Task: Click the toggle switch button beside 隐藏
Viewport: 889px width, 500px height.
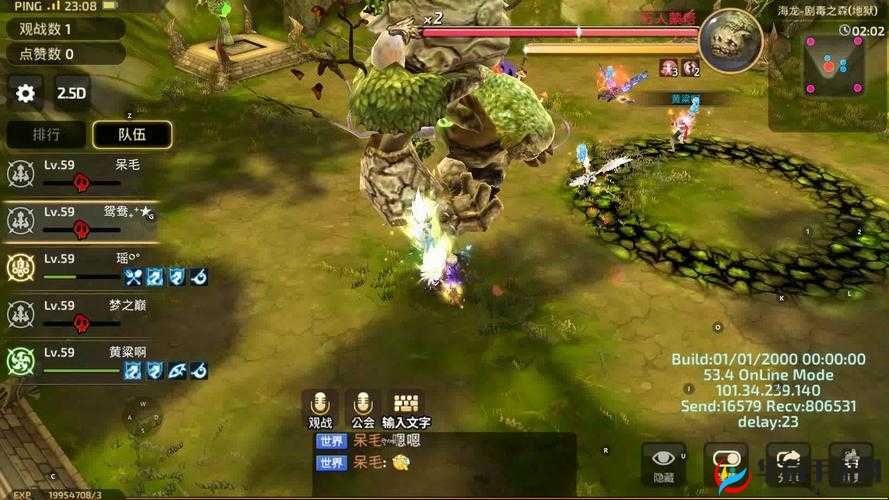Action: [726, 463]
